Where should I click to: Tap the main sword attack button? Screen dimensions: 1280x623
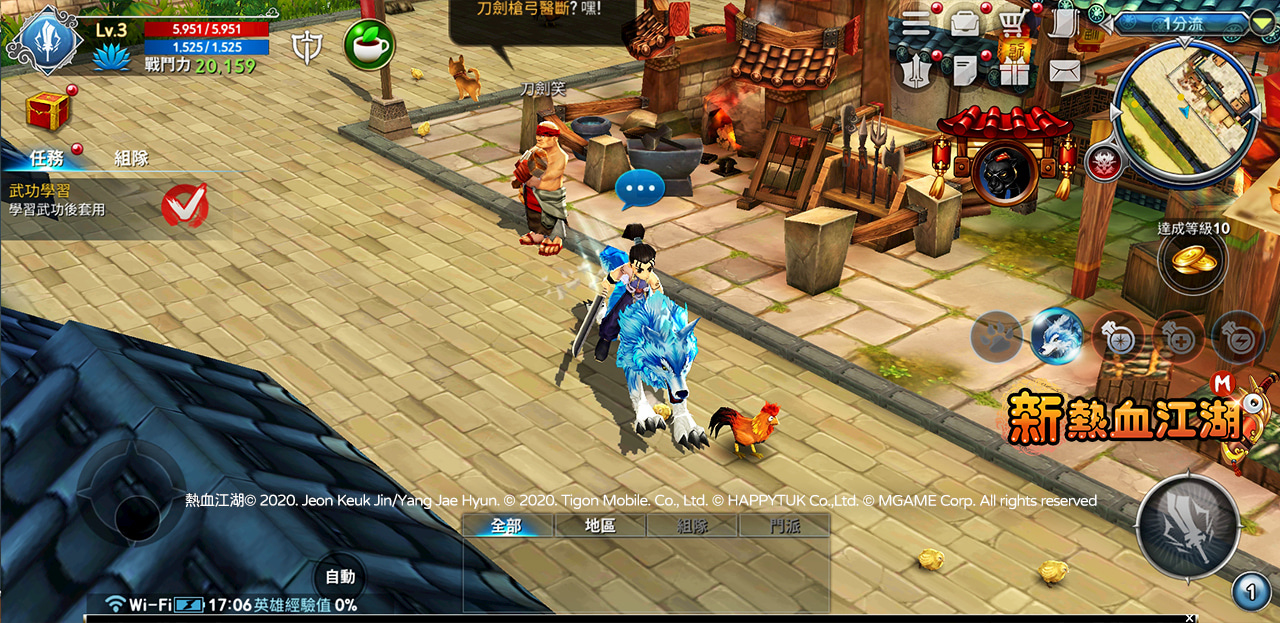(1187, 526)
